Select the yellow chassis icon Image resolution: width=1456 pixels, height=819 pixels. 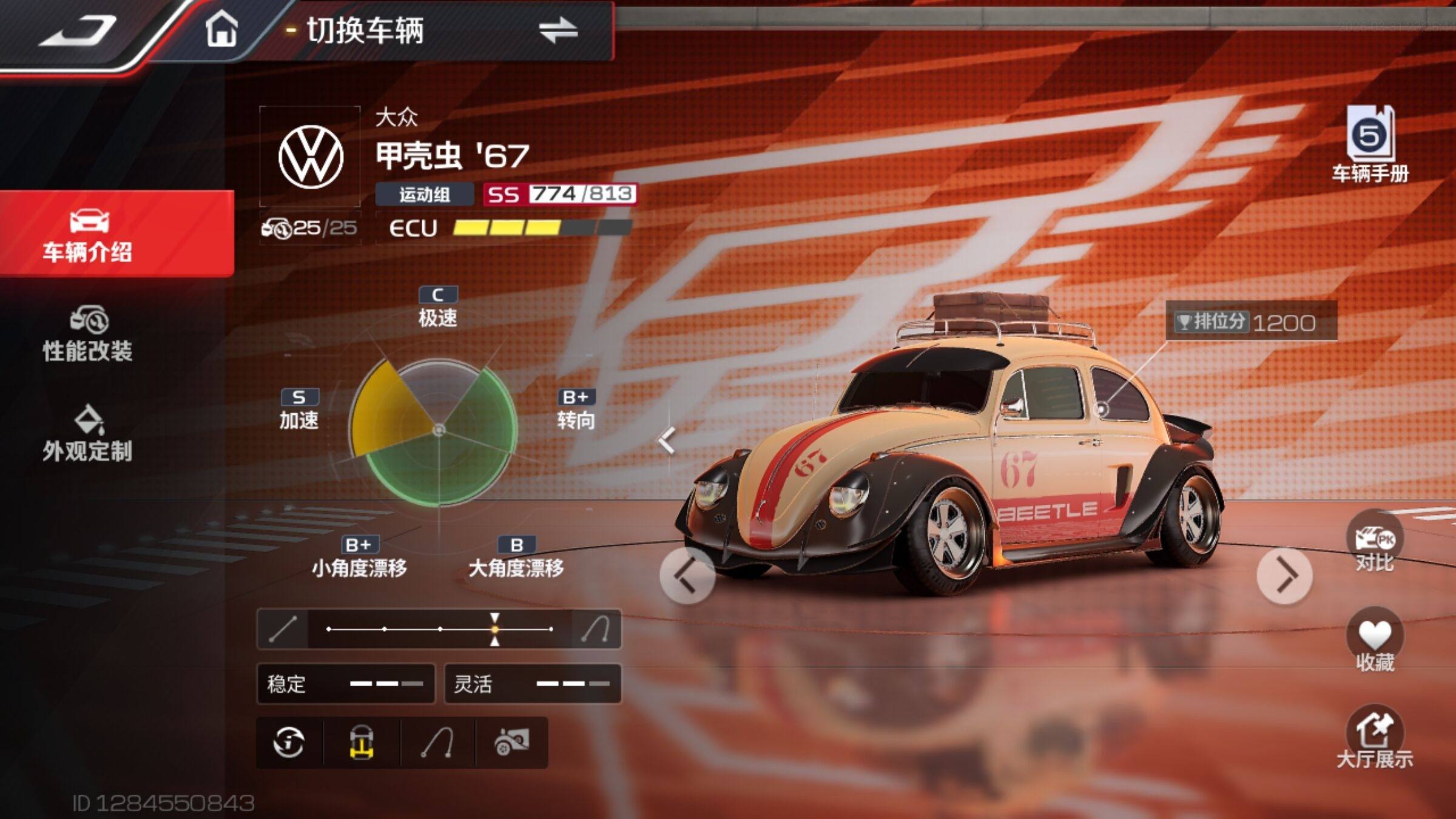tap(362, 743)
